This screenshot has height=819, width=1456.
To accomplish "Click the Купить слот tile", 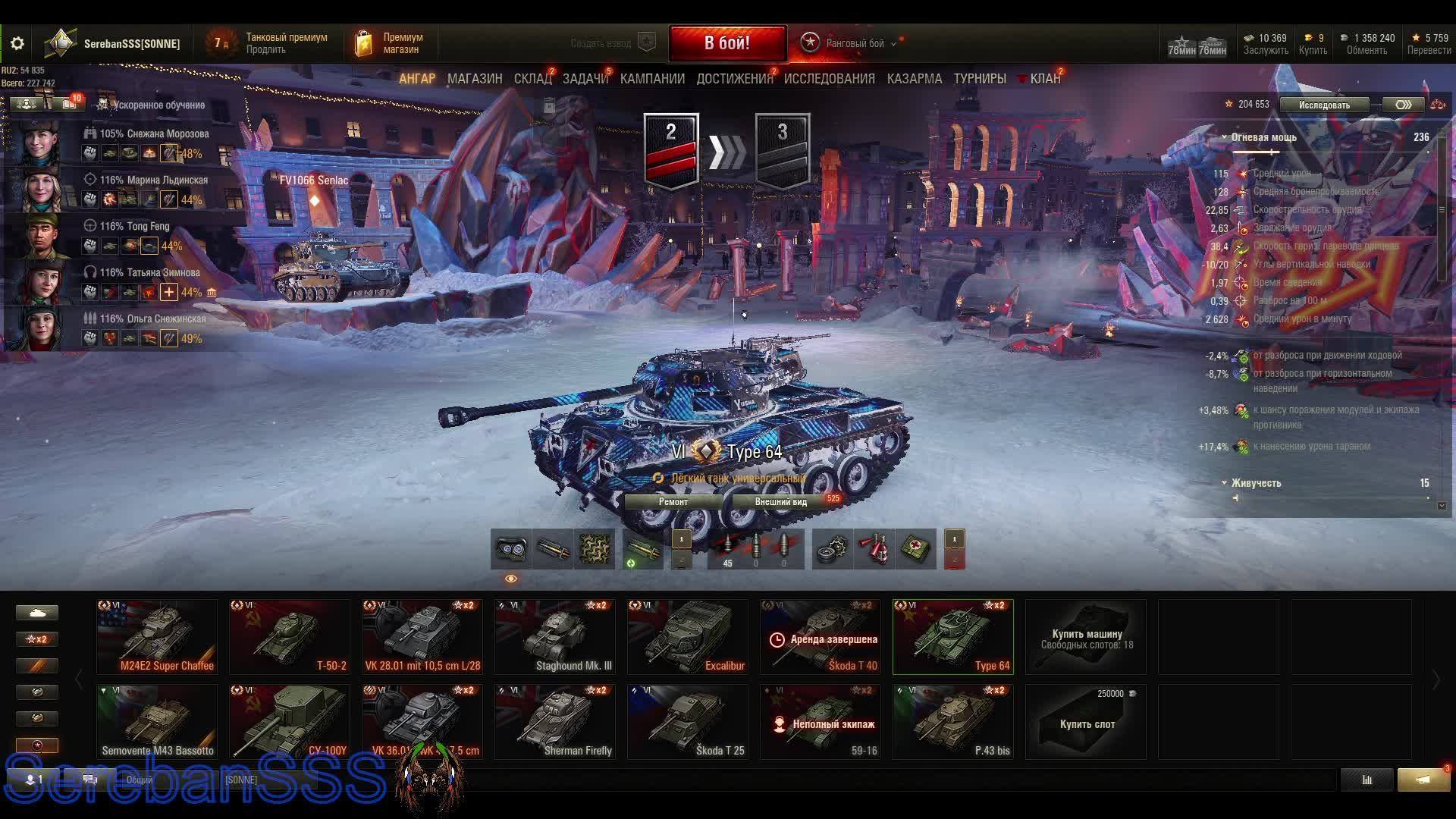I will click(x=1086, y=722).
